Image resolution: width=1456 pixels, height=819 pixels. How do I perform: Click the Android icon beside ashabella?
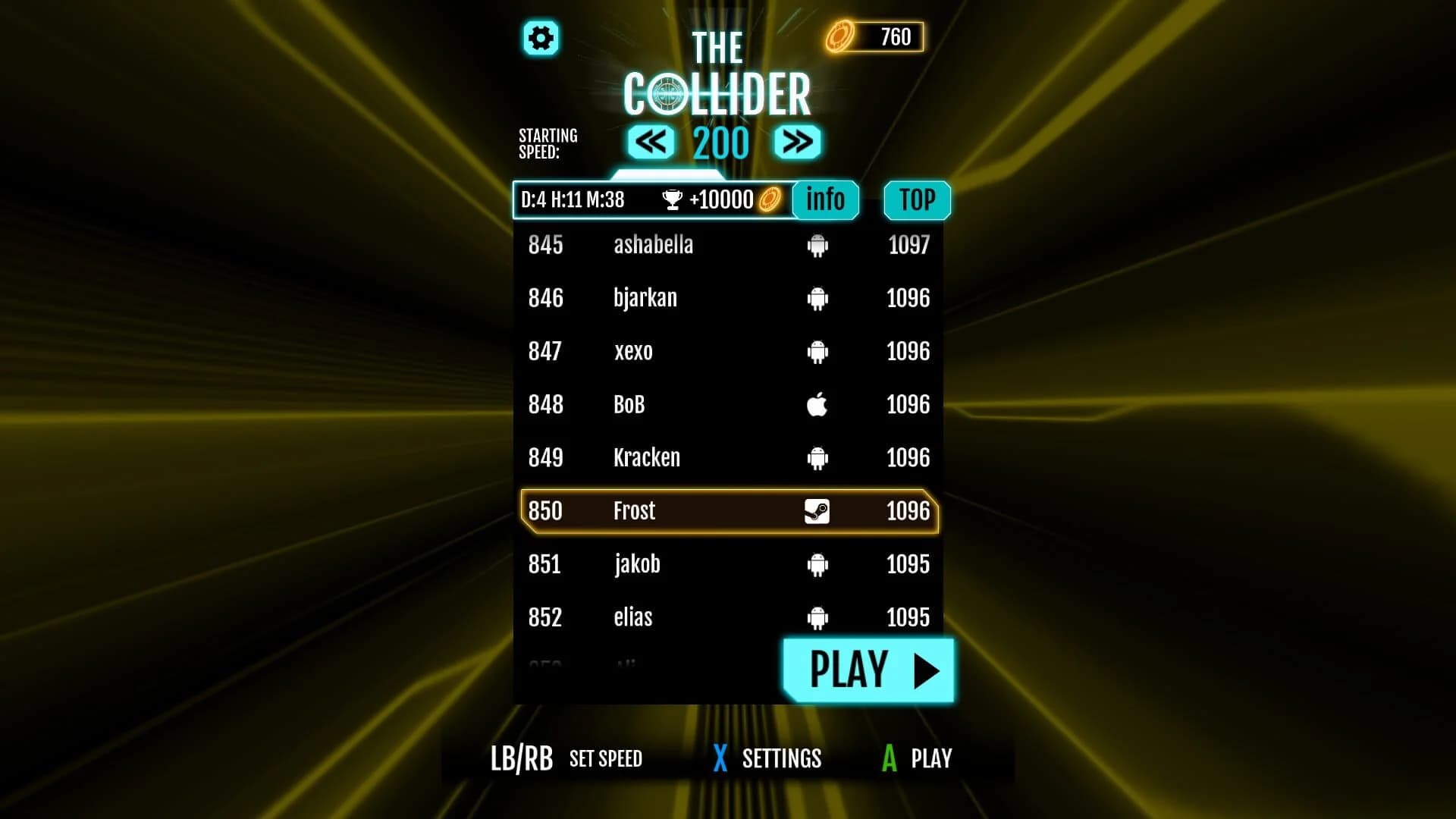[x=817, y=245]
